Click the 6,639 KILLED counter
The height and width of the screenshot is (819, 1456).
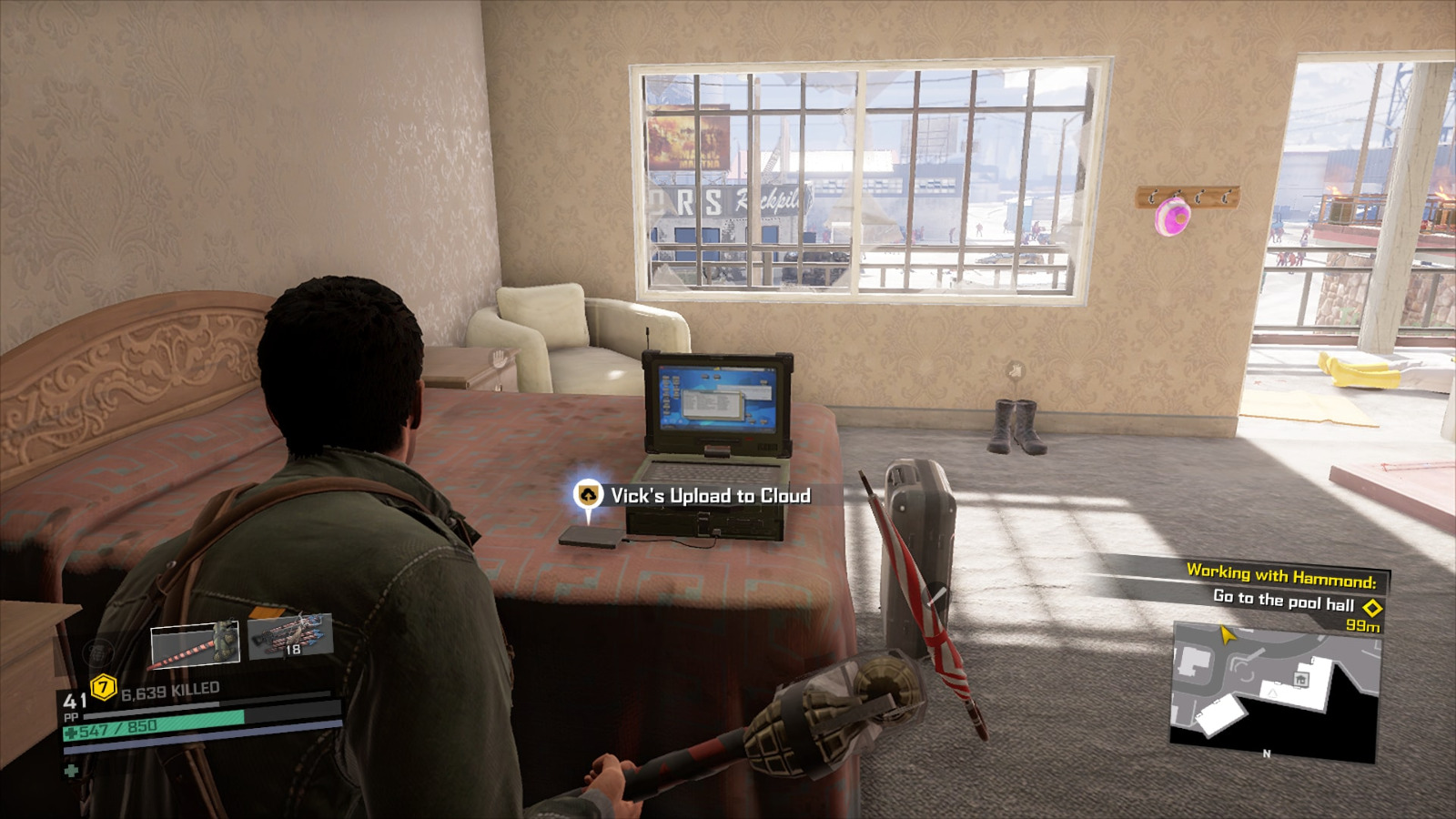170,689
